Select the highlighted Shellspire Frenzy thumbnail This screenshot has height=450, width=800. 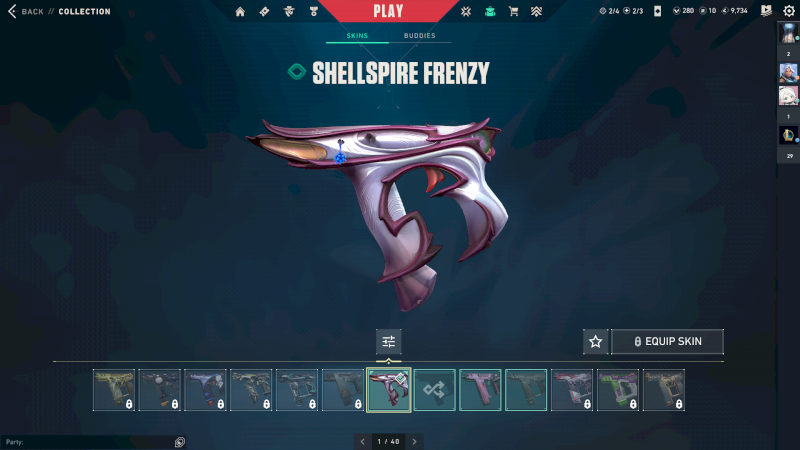pos(389,390)
